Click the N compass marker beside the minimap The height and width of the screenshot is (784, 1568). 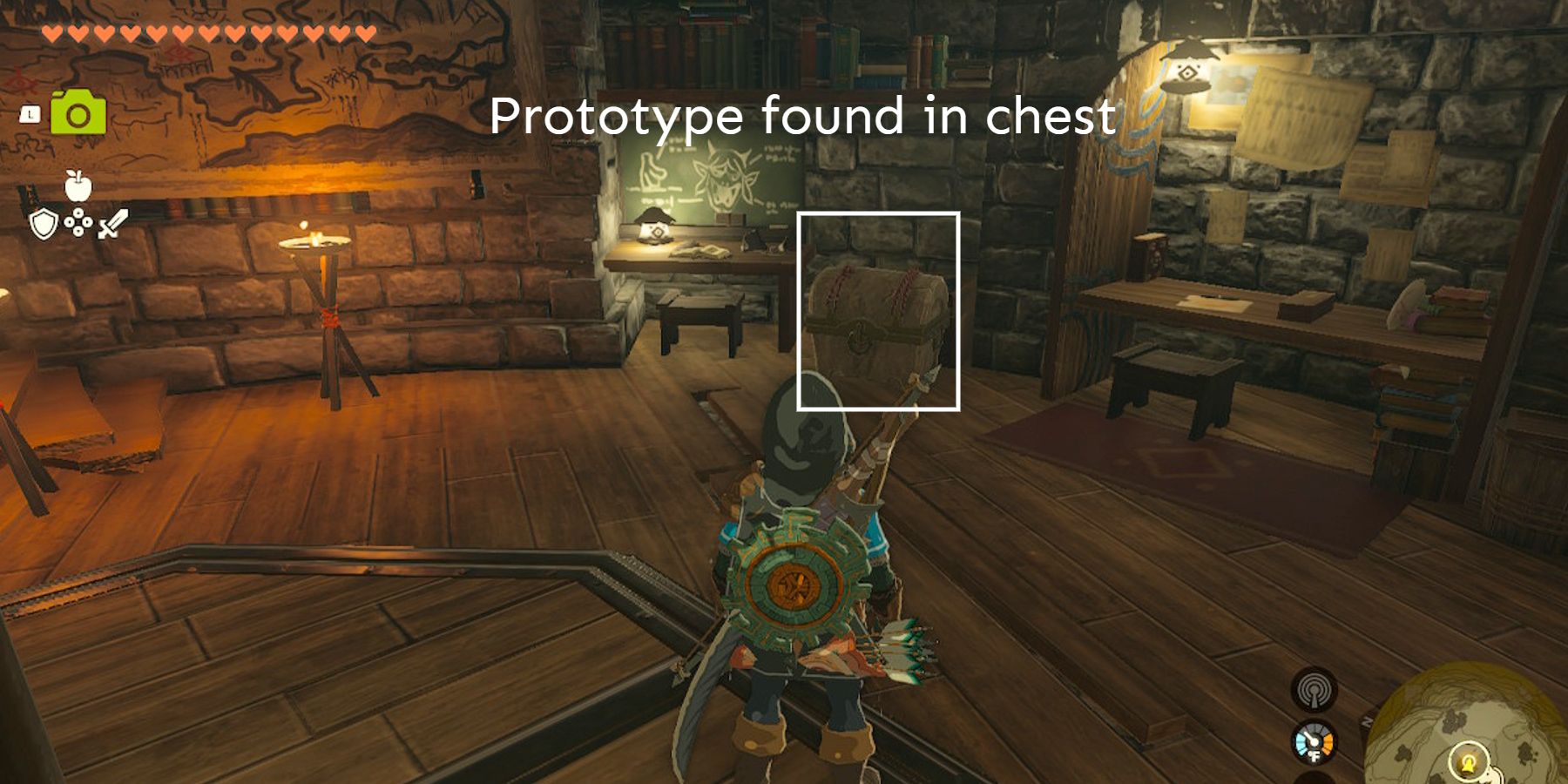pos(1368,720)
